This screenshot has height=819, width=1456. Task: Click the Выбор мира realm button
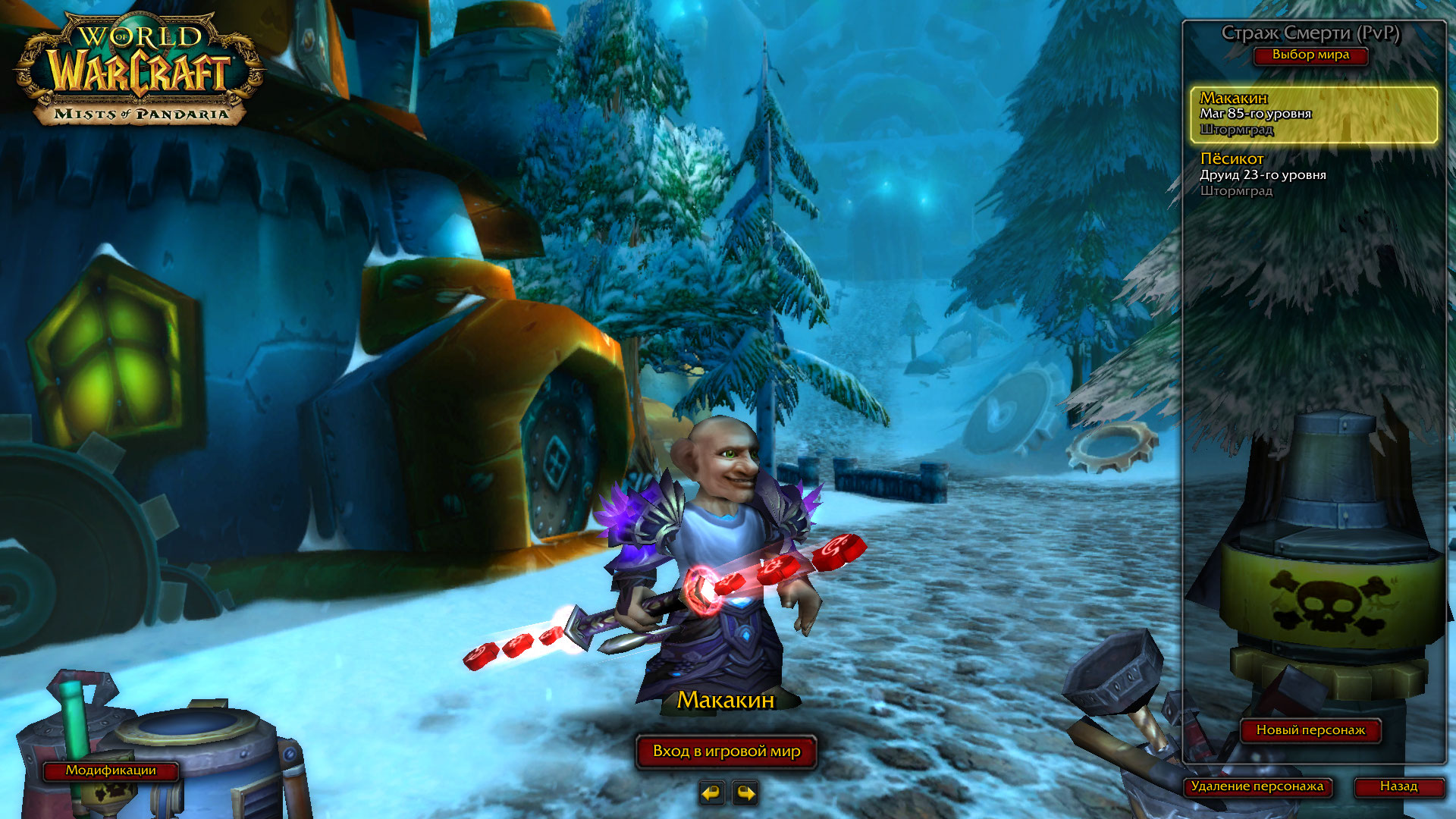(1310, 55)
